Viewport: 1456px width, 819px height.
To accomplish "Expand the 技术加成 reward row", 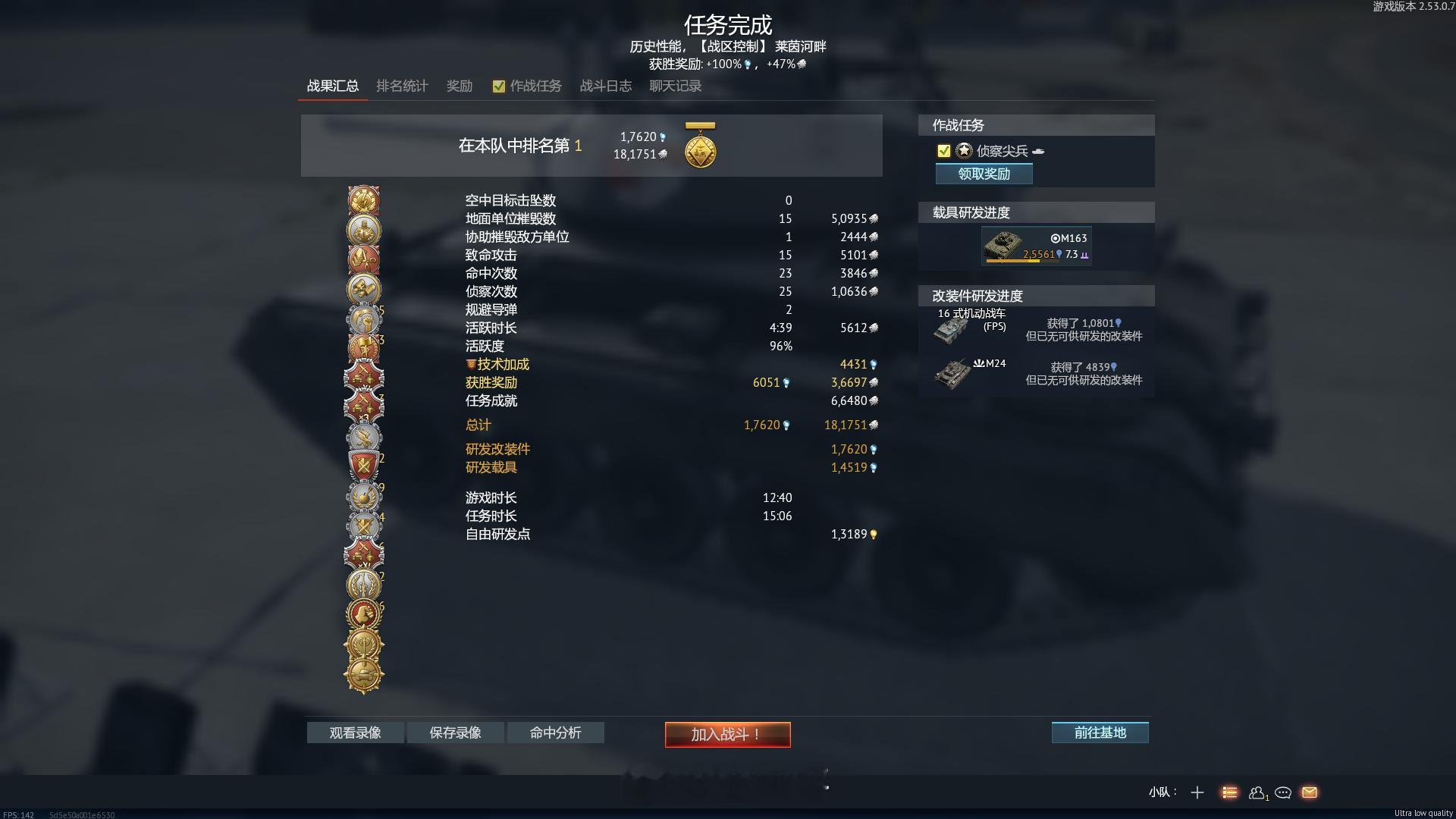I will [498, 364].
